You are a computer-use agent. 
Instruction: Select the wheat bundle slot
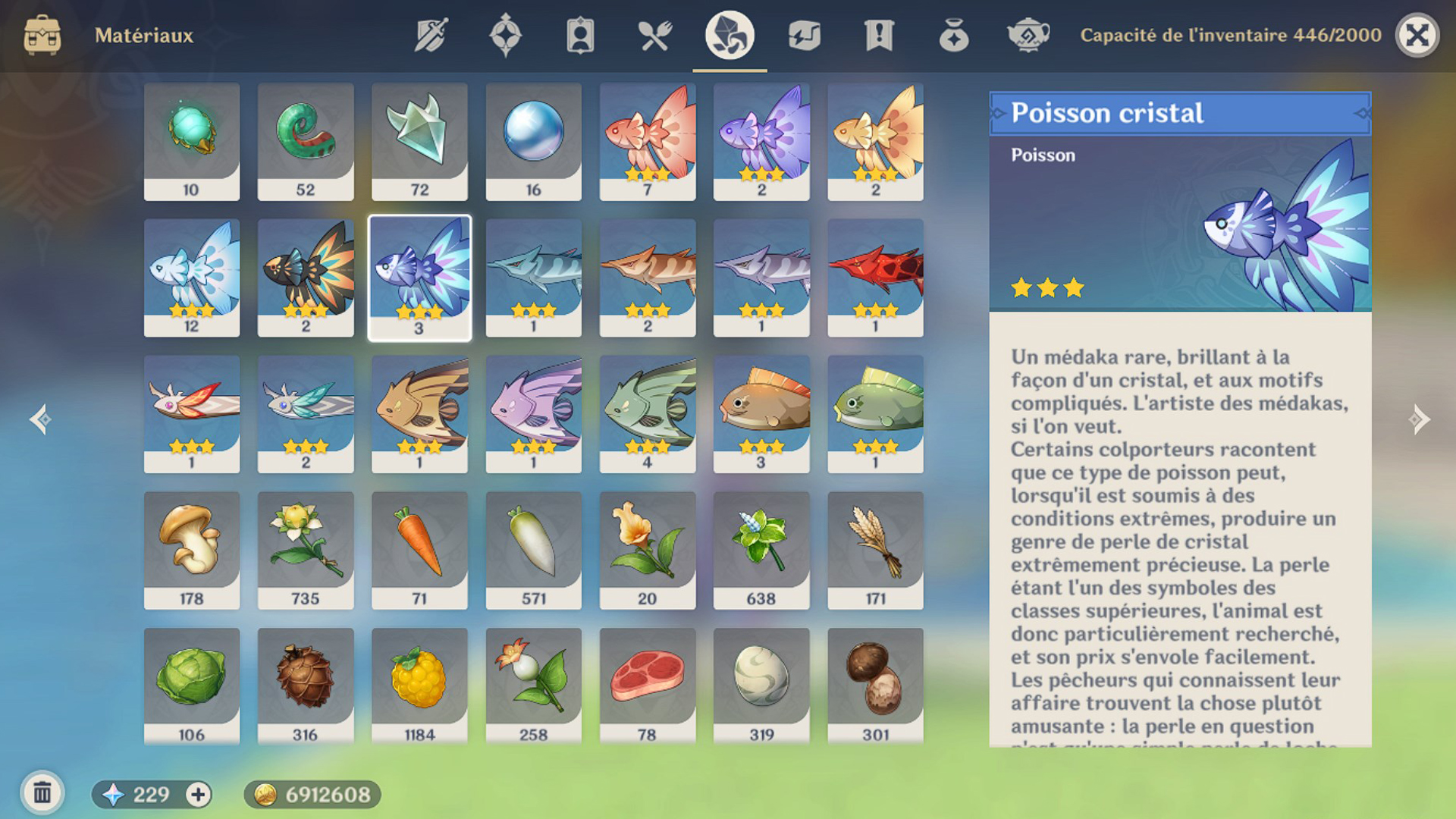(x=875, y=549)
